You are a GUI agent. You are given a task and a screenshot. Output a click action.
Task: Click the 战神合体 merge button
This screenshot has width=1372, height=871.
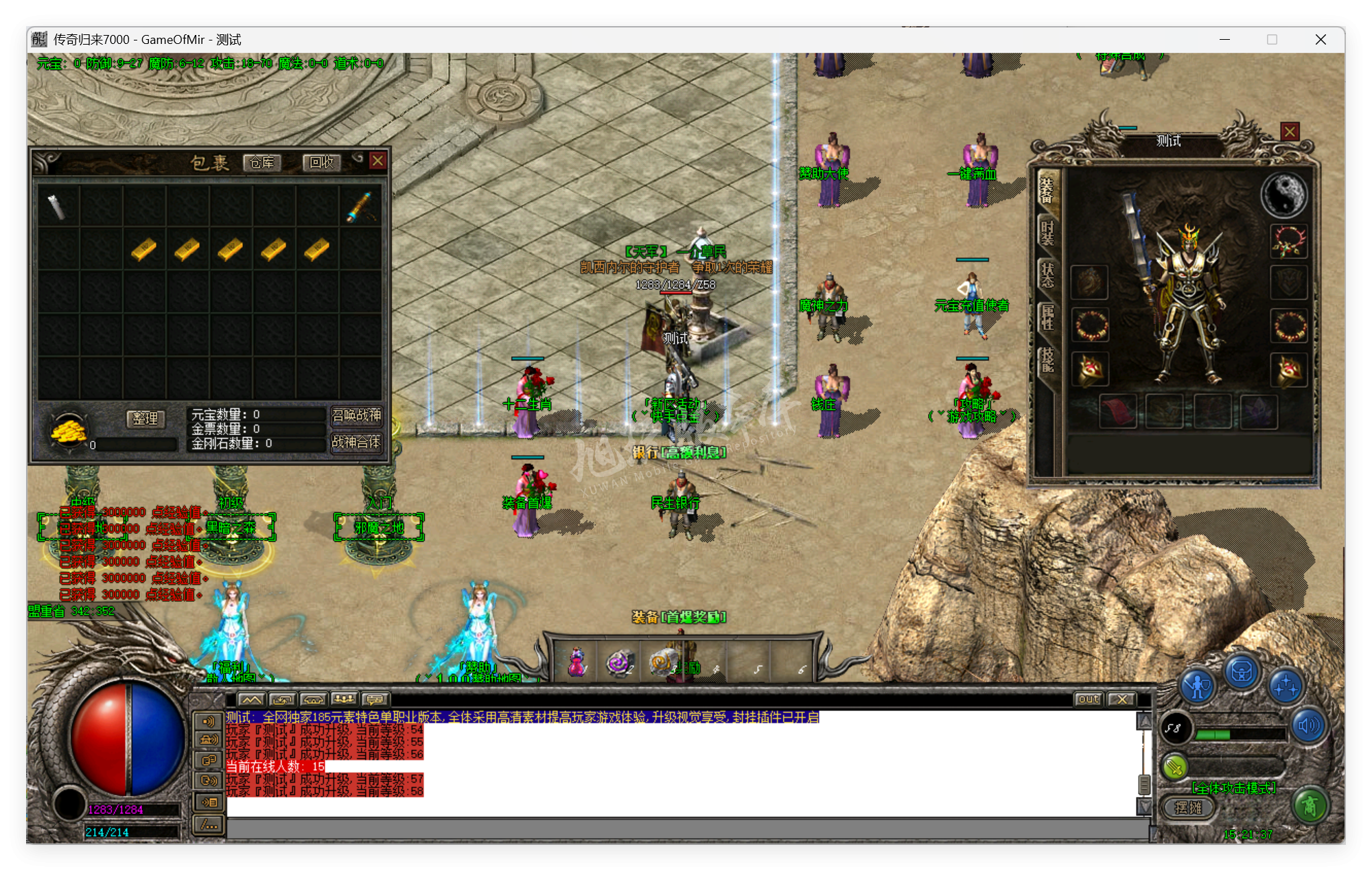coord(356,442)
